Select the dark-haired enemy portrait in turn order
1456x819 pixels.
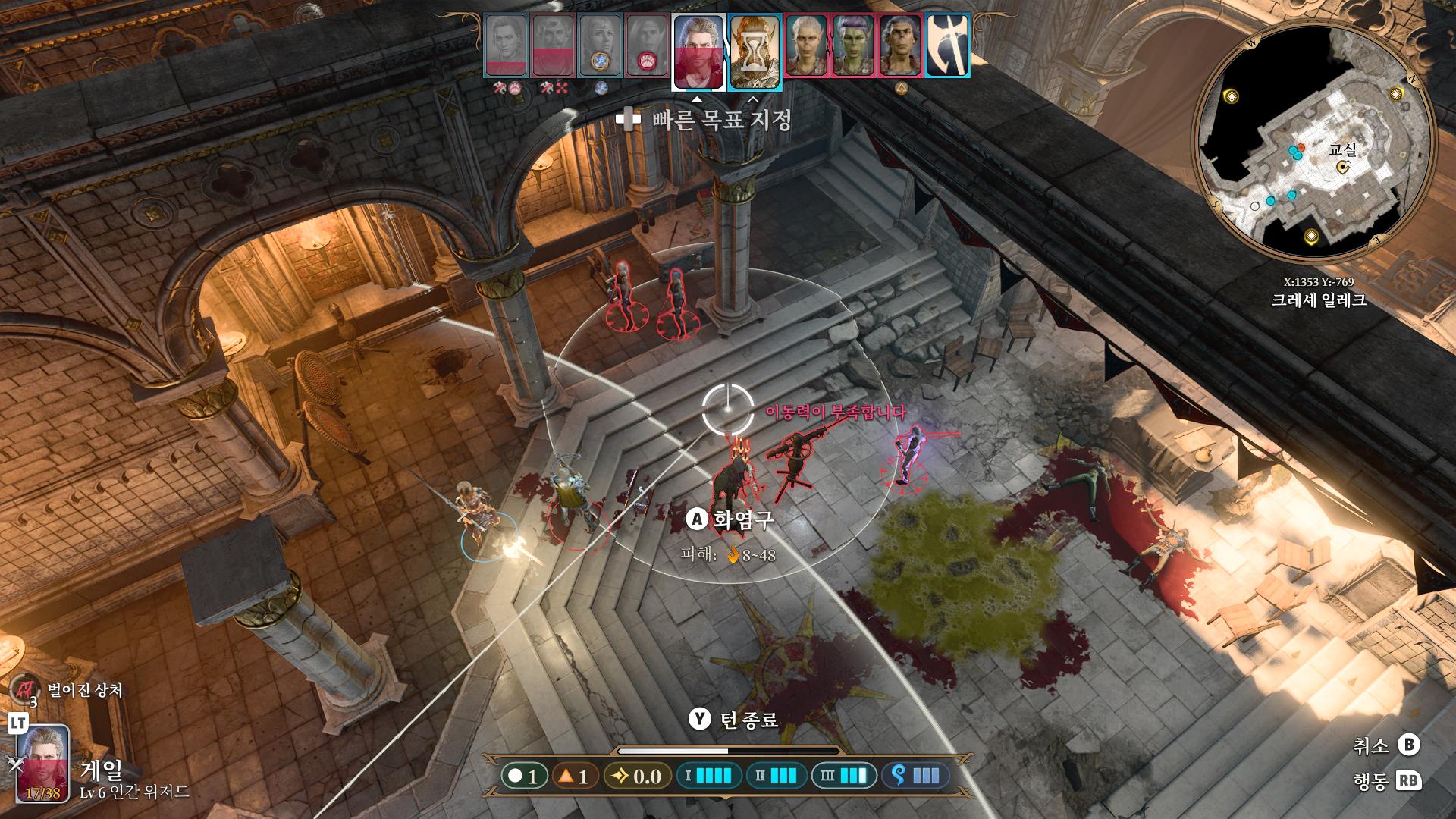click(900, 45)
